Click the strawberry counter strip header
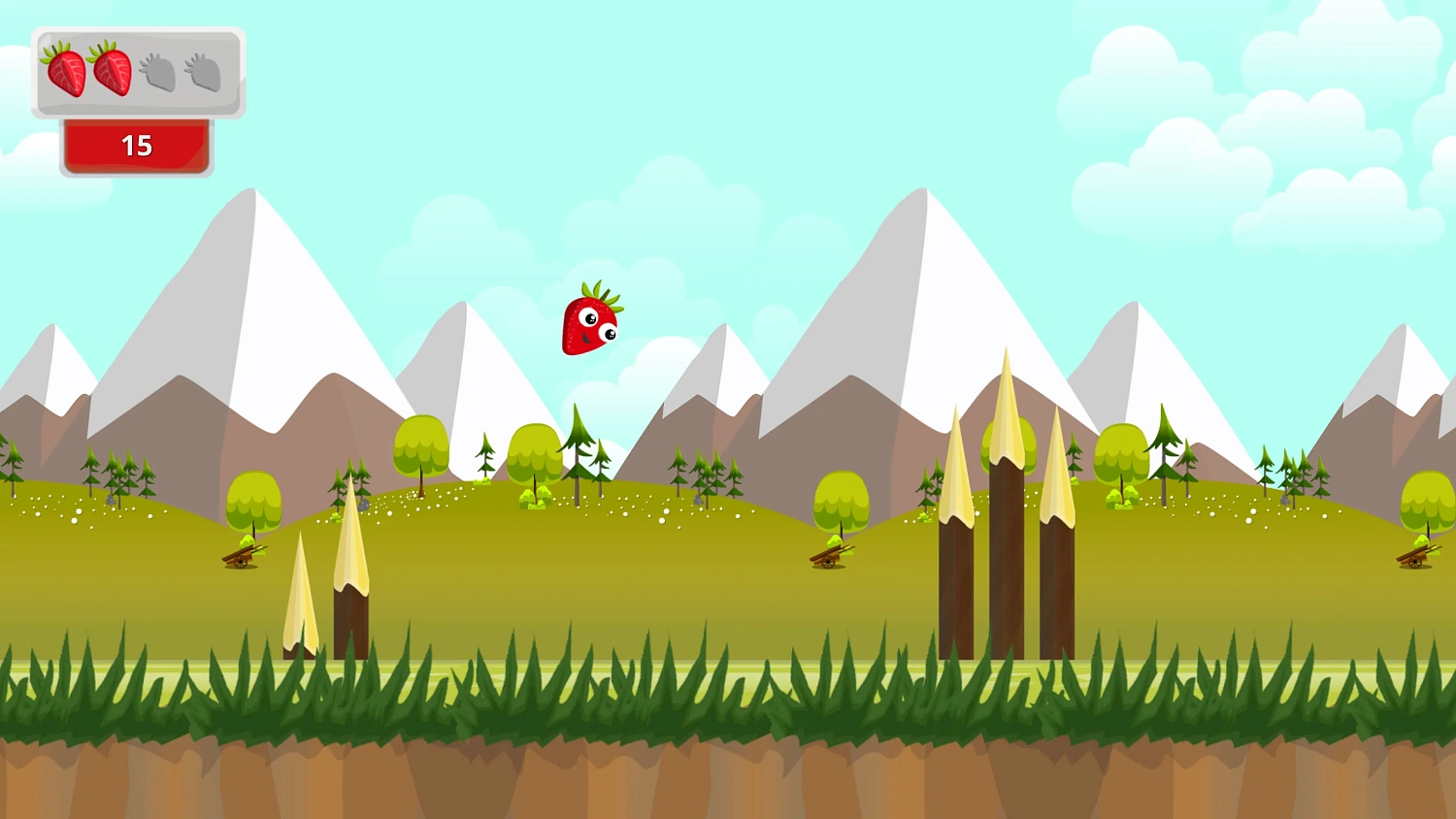 (x=136, y=73)
